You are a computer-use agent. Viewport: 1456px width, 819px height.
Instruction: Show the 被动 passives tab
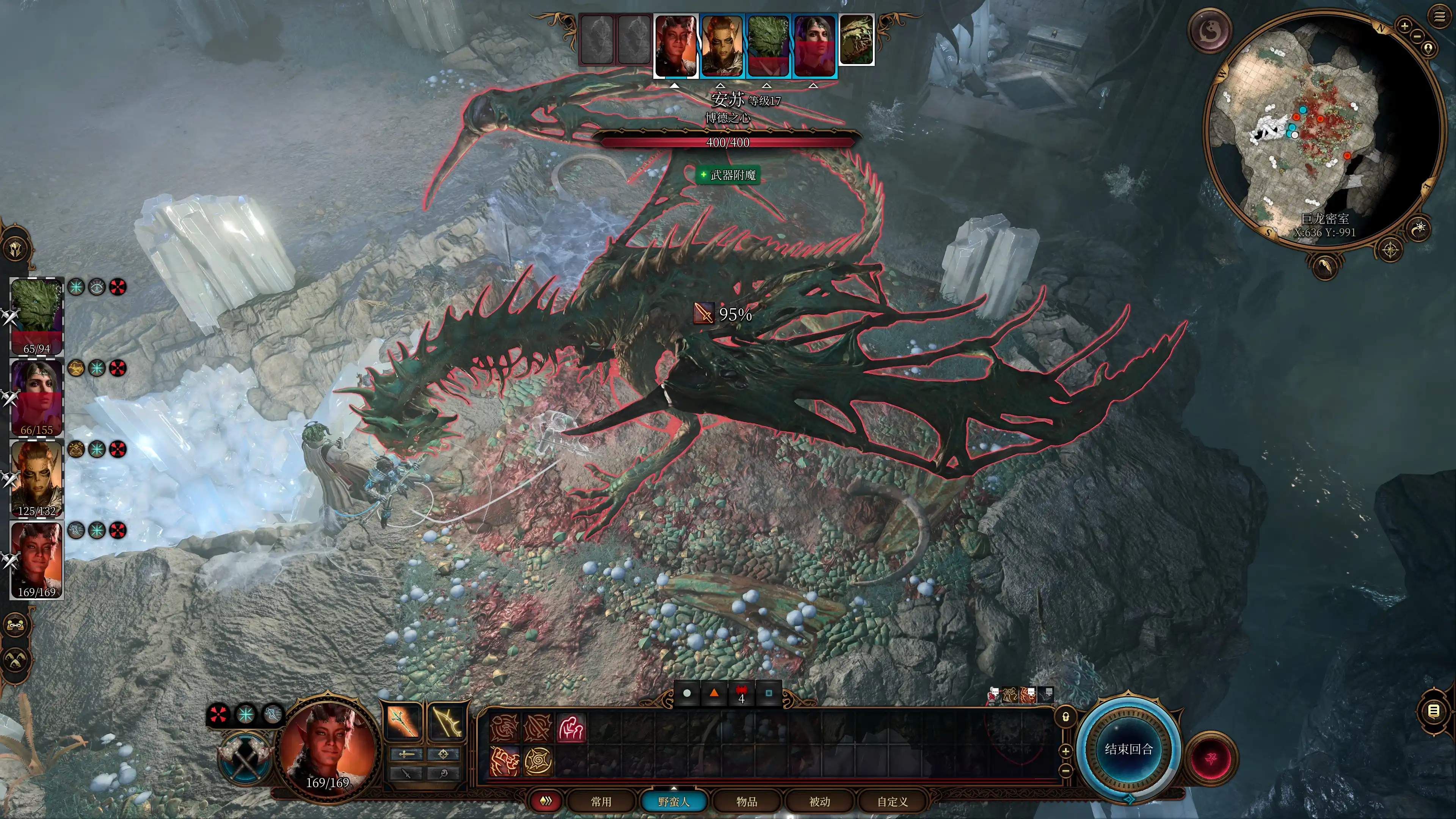coord(819,802)
